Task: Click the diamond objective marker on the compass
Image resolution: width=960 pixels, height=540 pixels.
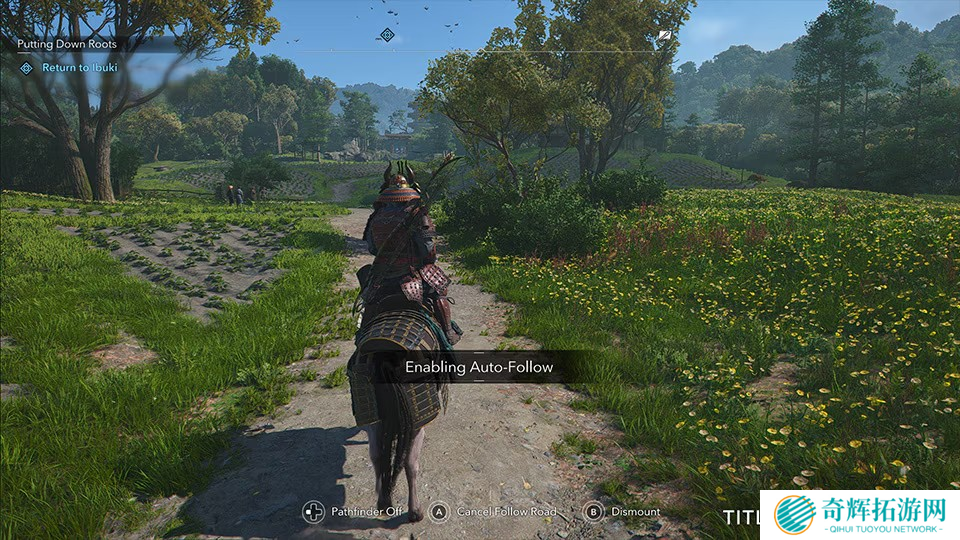Action: [387, 35]
